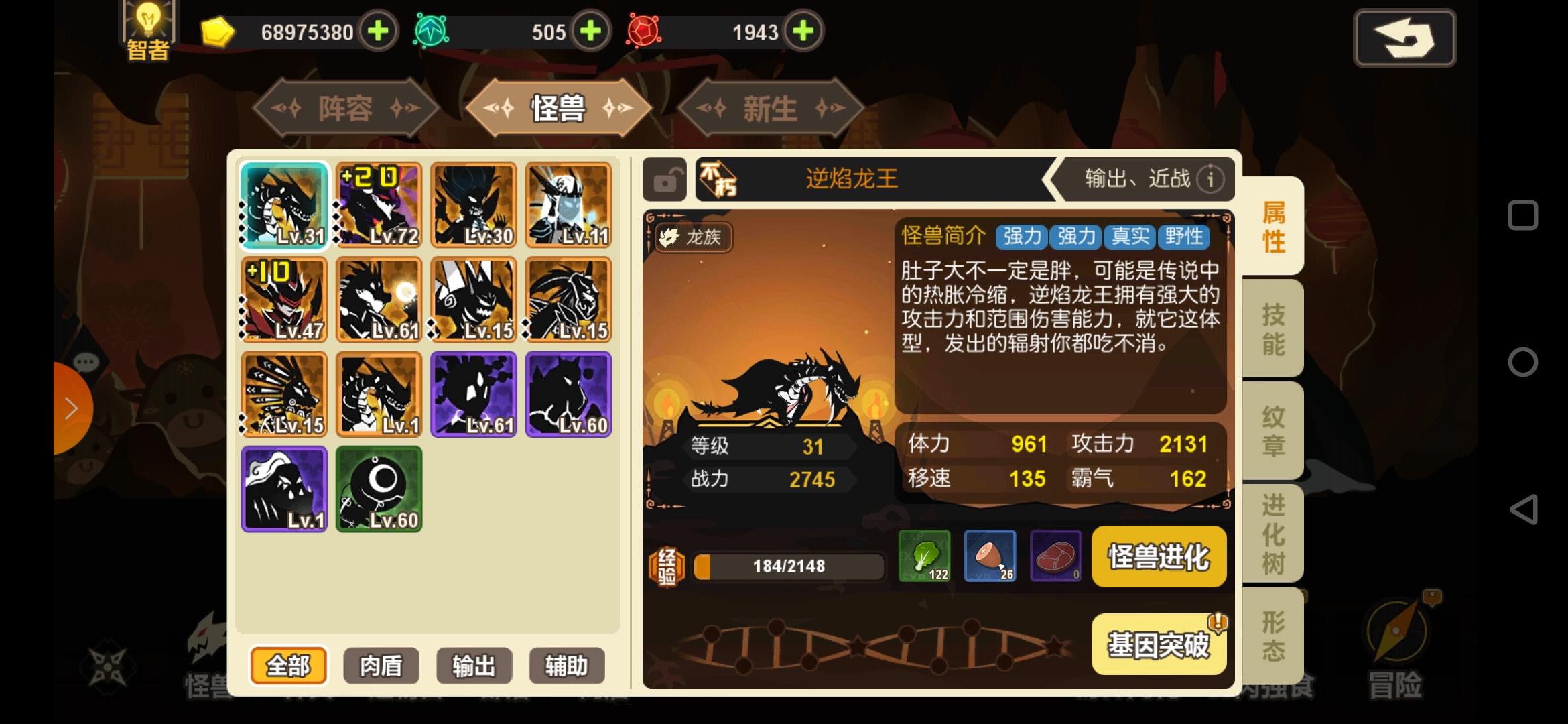The width and height of the screenshot is (1568, 724).
Task: Tap the lock icon beside the monster nameplate
Action: (665, 179)
